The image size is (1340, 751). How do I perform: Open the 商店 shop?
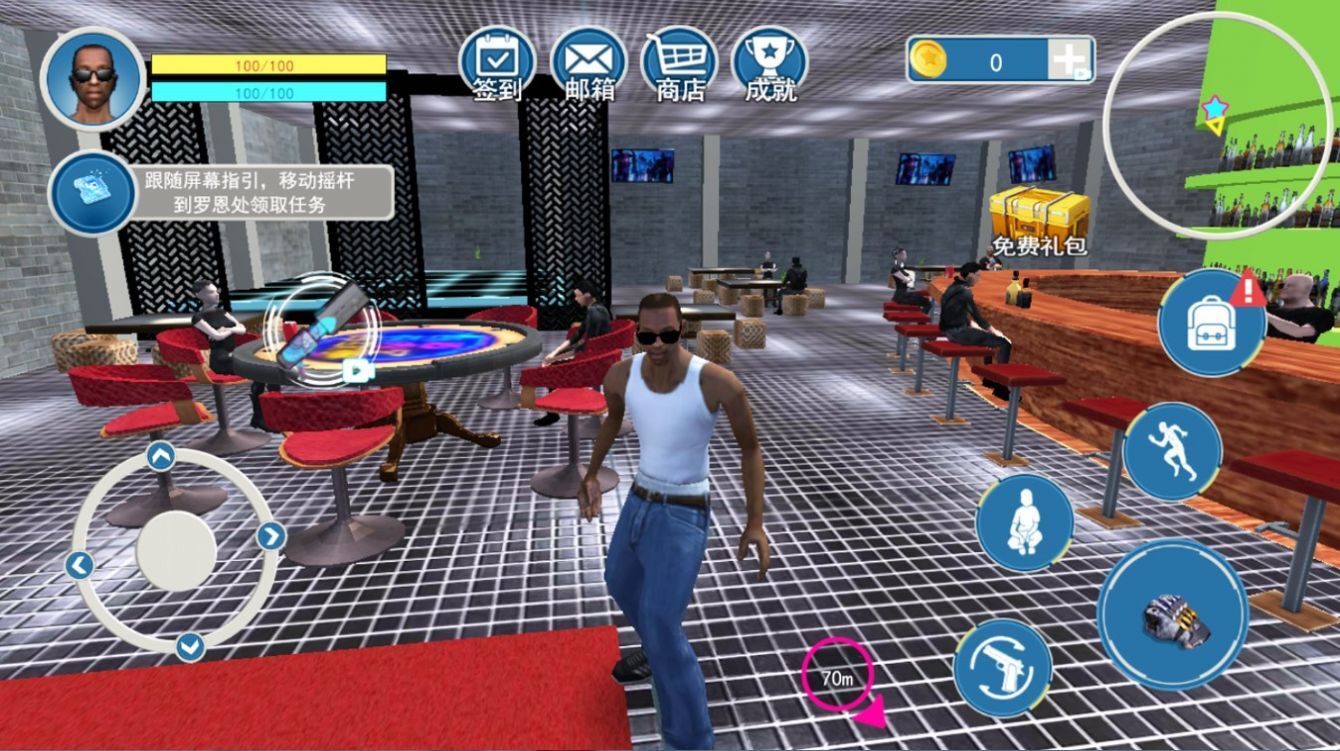pos(680,64)
